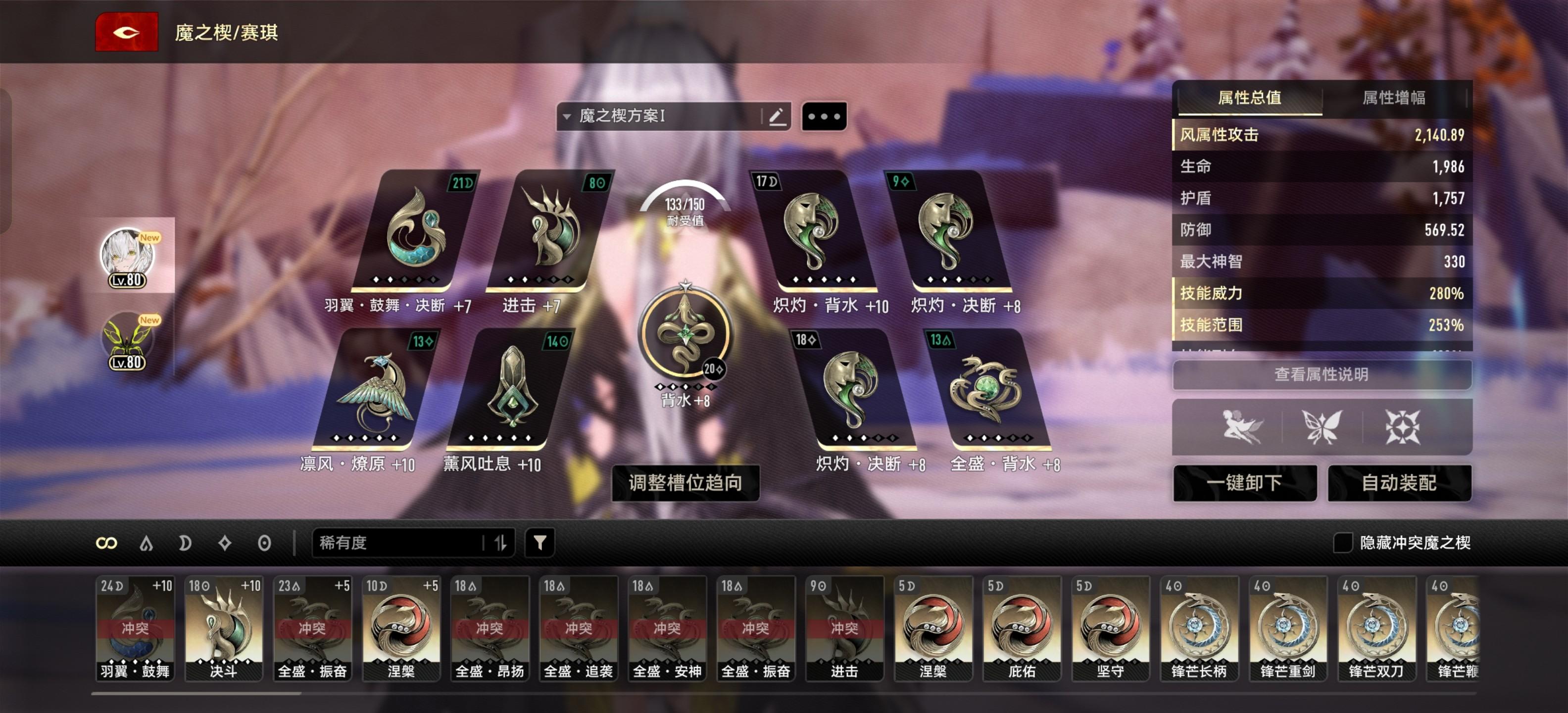Open the 魔之楔方案I plan dropdown
The width and height of the screenshot is (1568, 713).
[x=657, y=116]
